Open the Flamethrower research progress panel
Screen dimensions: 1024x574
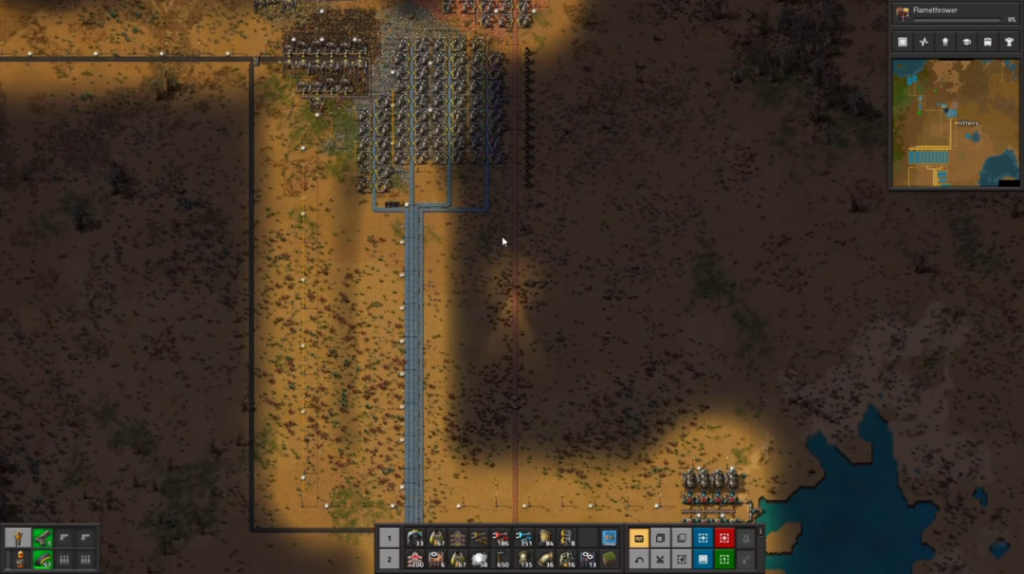tap(956, 13)
